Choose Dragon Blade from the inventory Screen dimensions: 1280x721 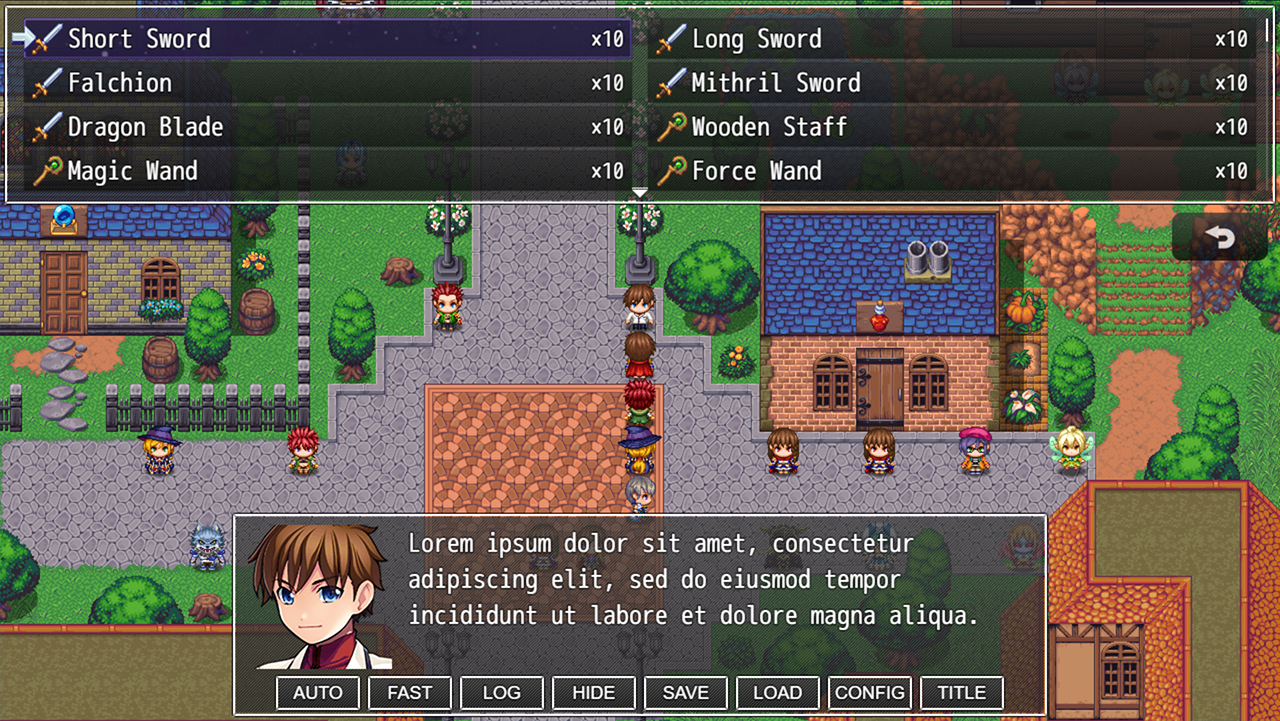click(328, 127)
